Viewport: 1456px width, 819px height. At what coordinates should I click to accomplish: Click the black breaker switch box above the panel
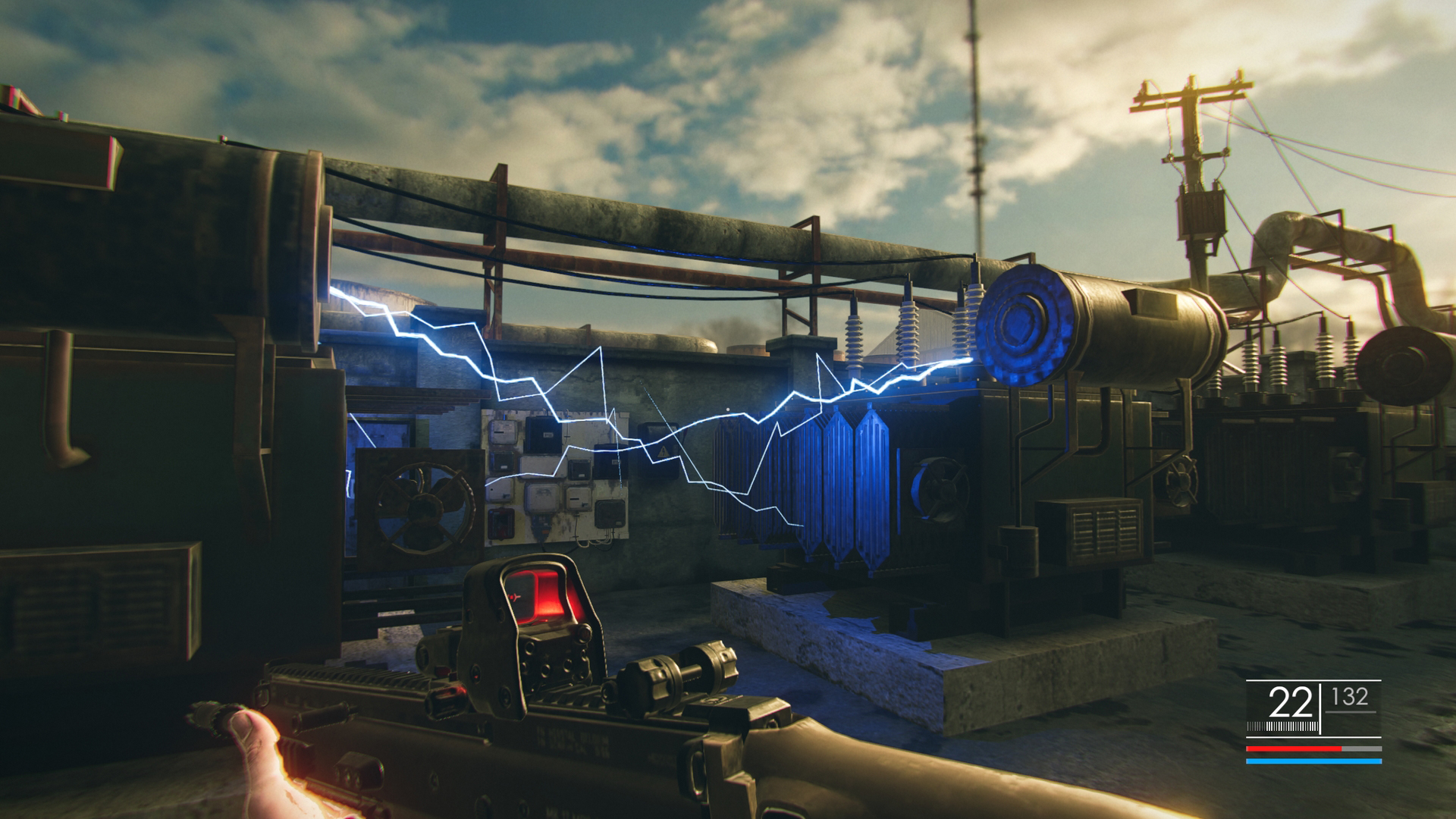coord(541,435)
